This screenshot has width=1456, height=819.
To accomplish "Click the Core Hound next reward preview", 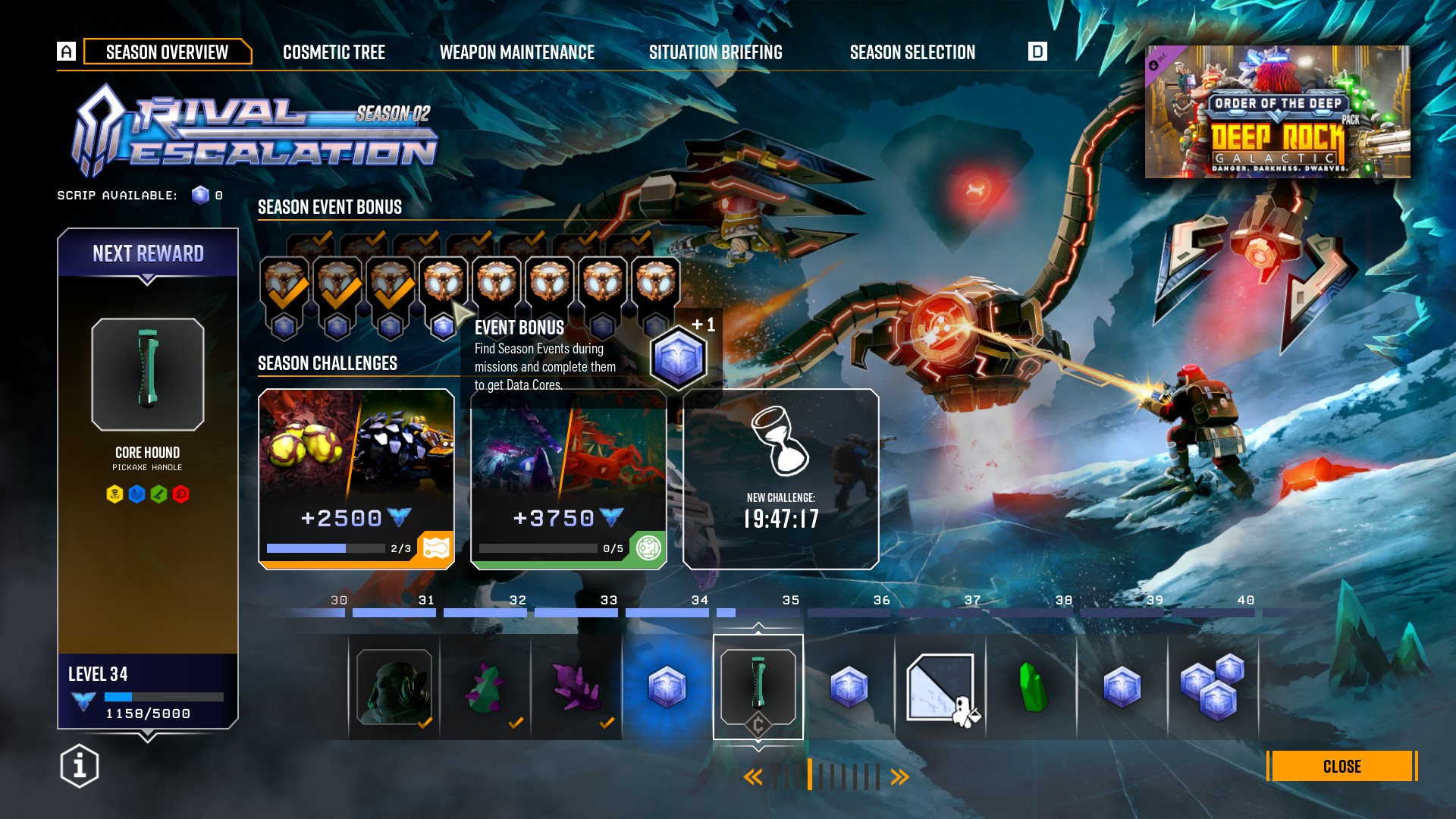I will pos(148,375).
